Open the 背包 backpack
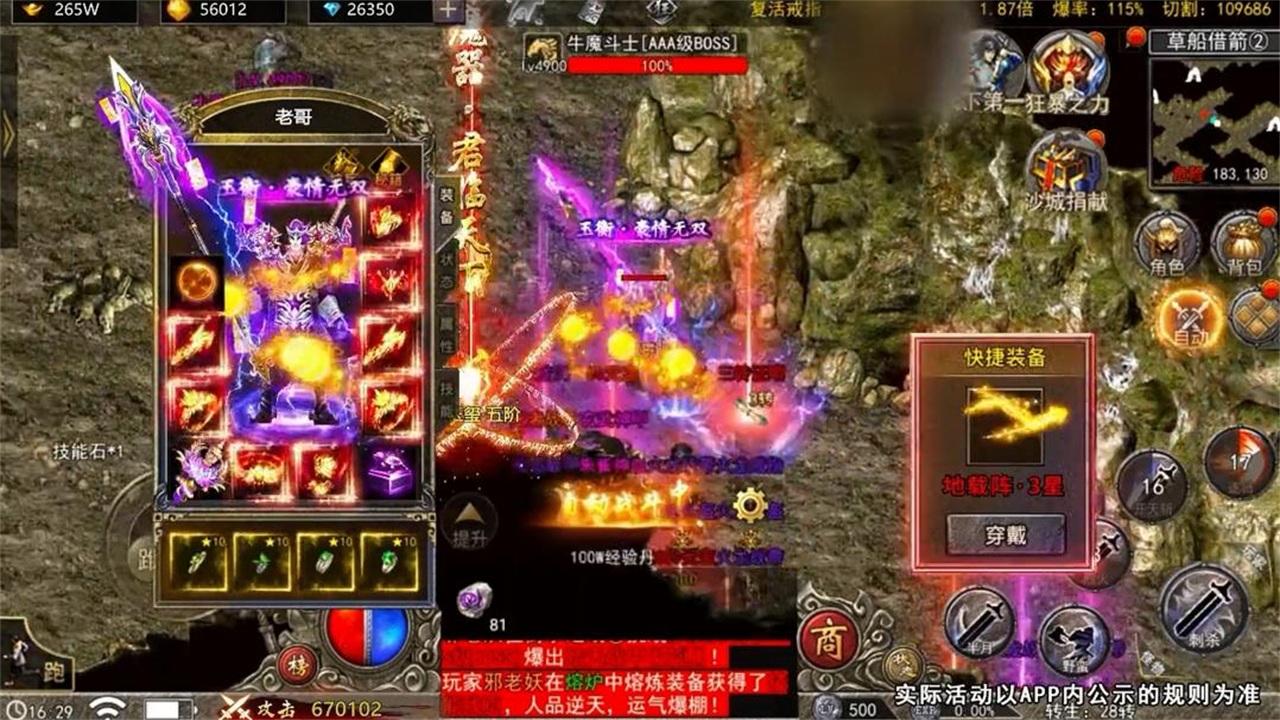 tap(1239, 243)
